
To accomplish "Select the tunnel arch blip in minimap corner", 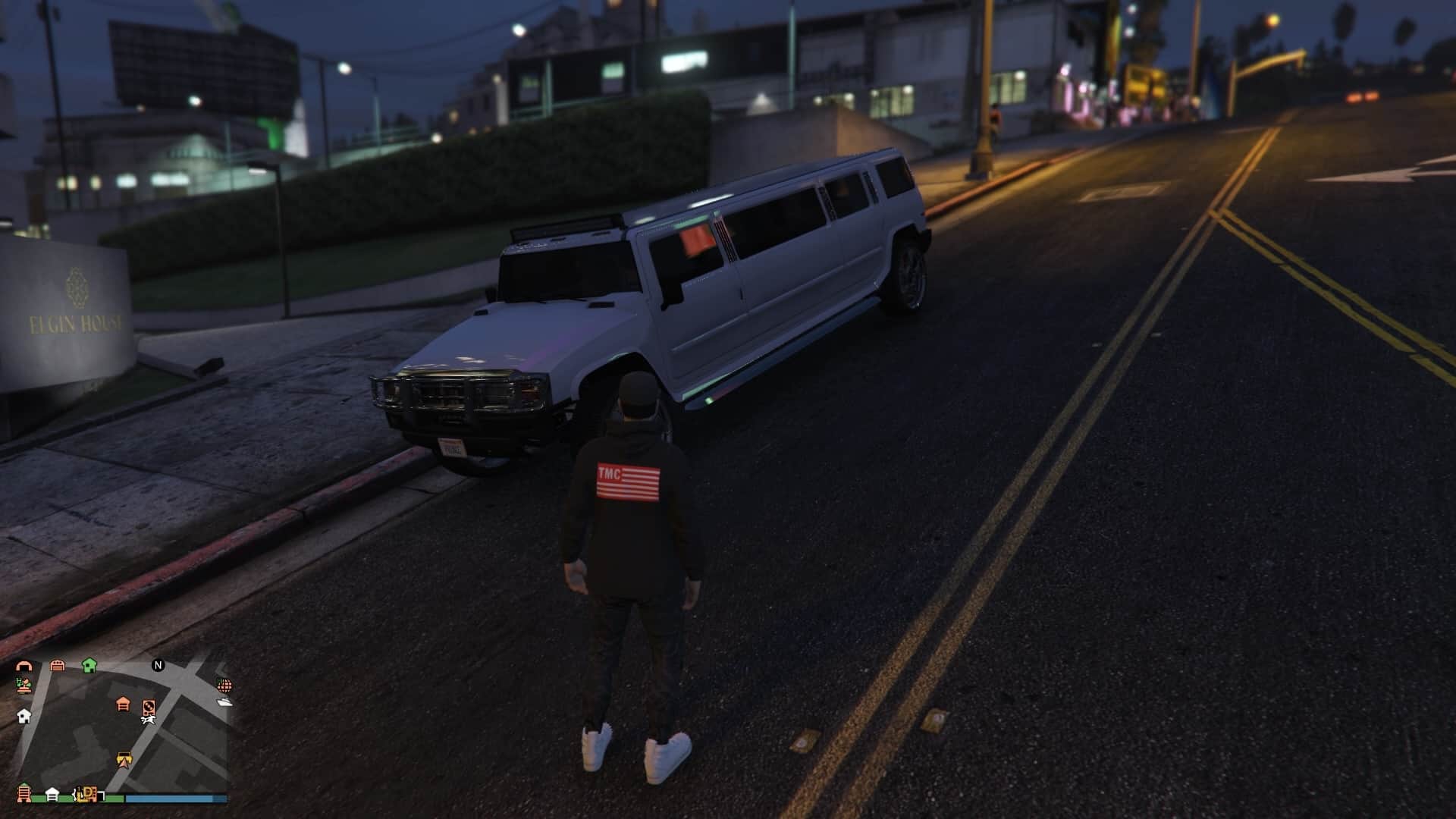I will [25, 665].
